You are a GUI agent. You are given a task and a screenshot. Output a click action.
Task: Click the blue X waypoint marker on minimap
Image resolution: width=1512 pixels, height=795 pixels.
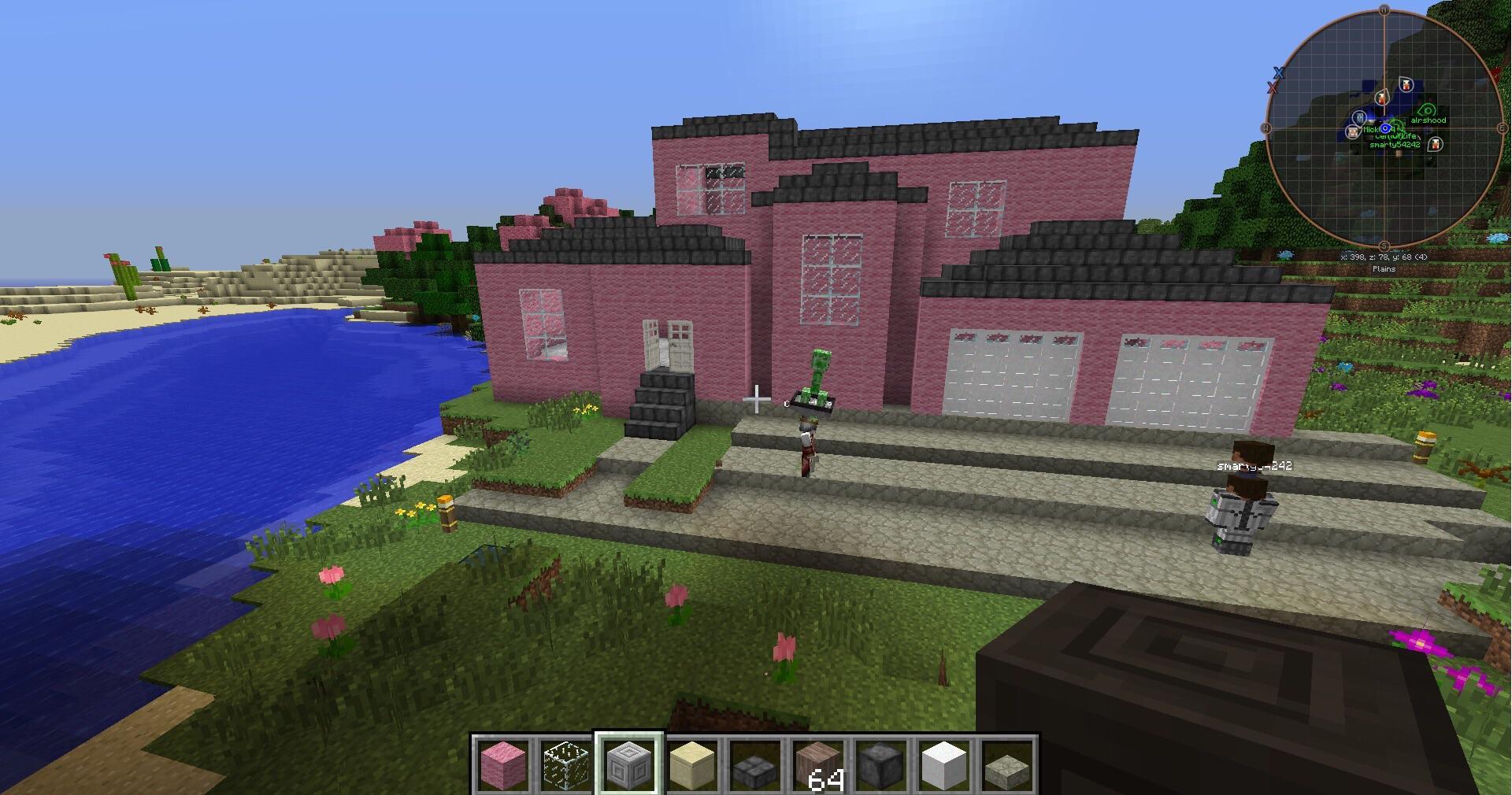click(x=1278, y=73)
